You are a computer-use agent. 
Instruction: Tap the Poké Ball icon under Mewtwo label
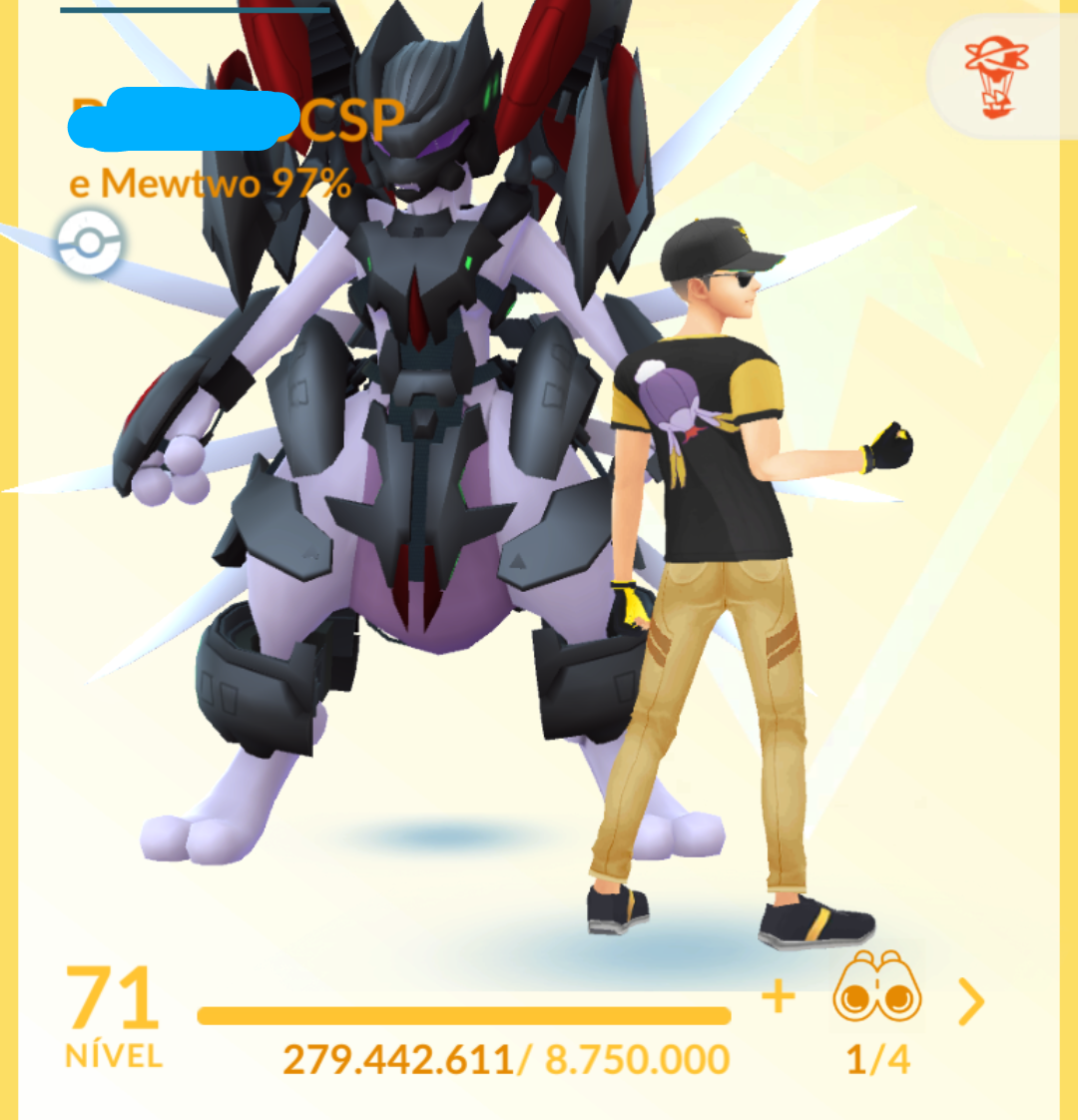coord(89,243)
